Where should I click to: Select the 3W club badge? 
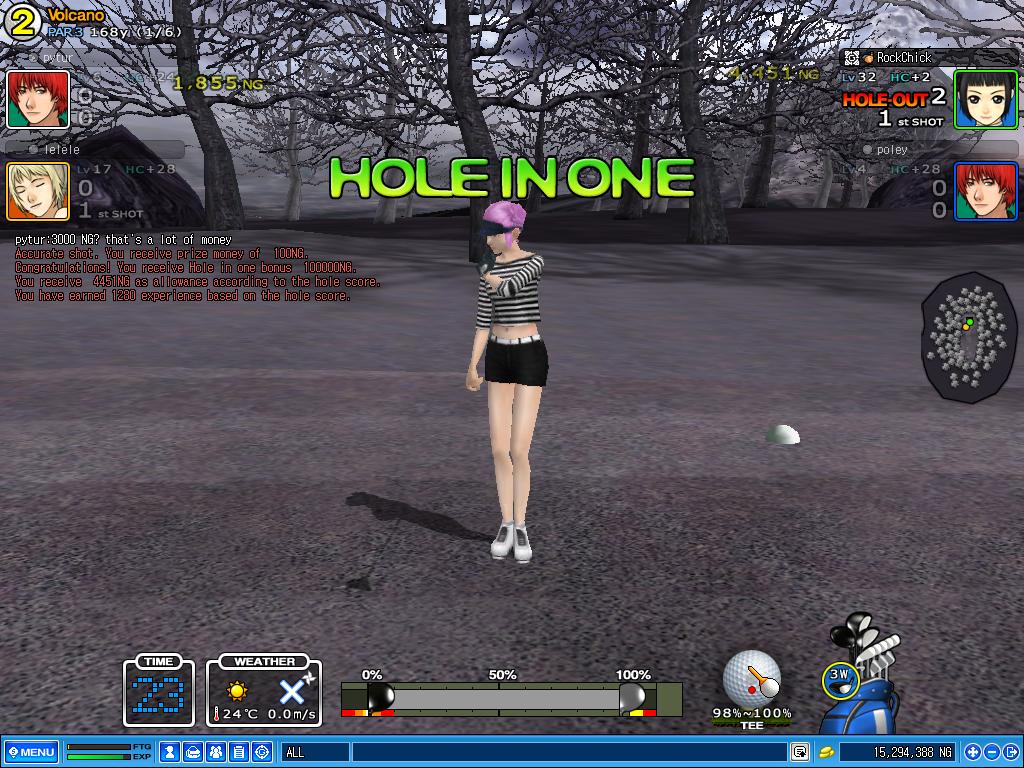coord(840,679)
